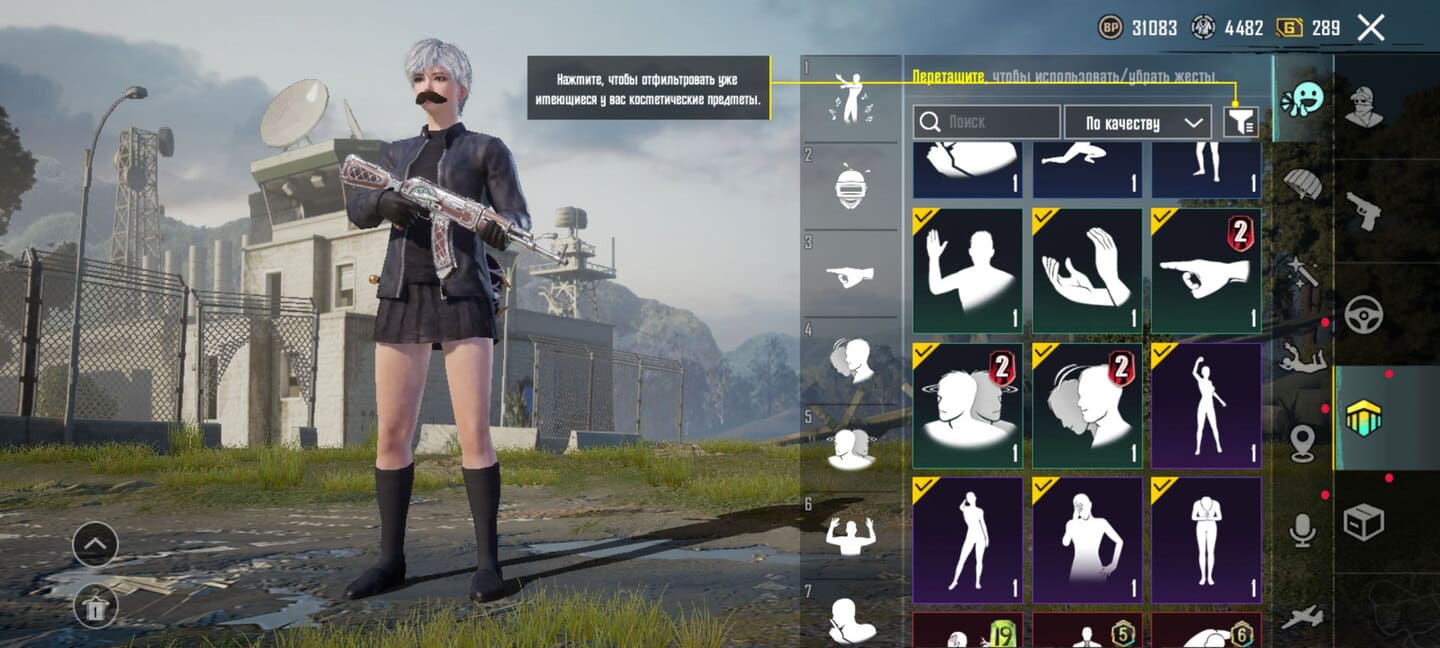
Task: Switch to the parachute category
Action: 1303,184
